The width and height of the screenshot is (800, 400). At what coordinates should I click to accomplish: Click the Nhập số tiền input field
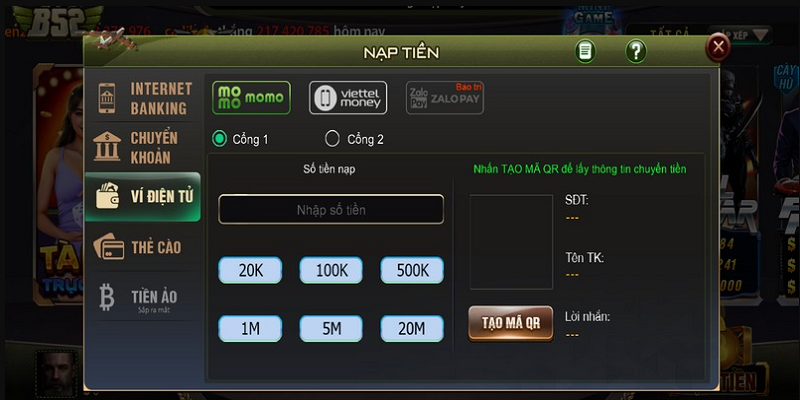click(331, 209)
